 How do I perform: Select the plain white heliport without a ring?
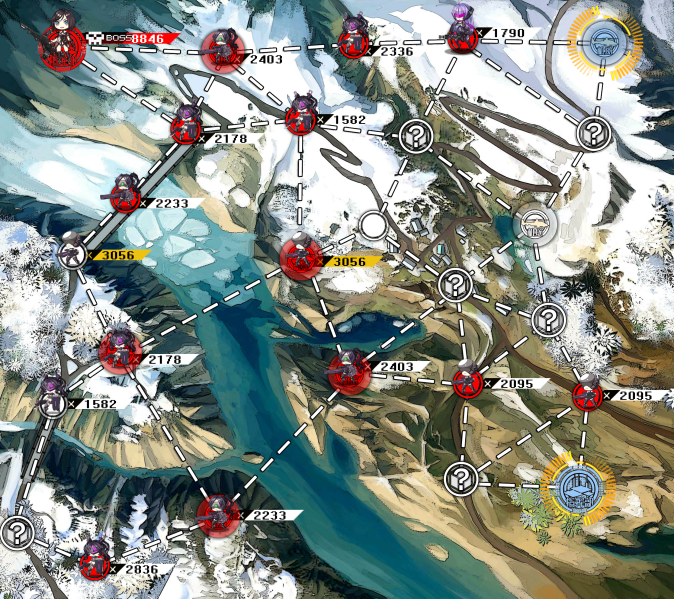click(532, 225)
